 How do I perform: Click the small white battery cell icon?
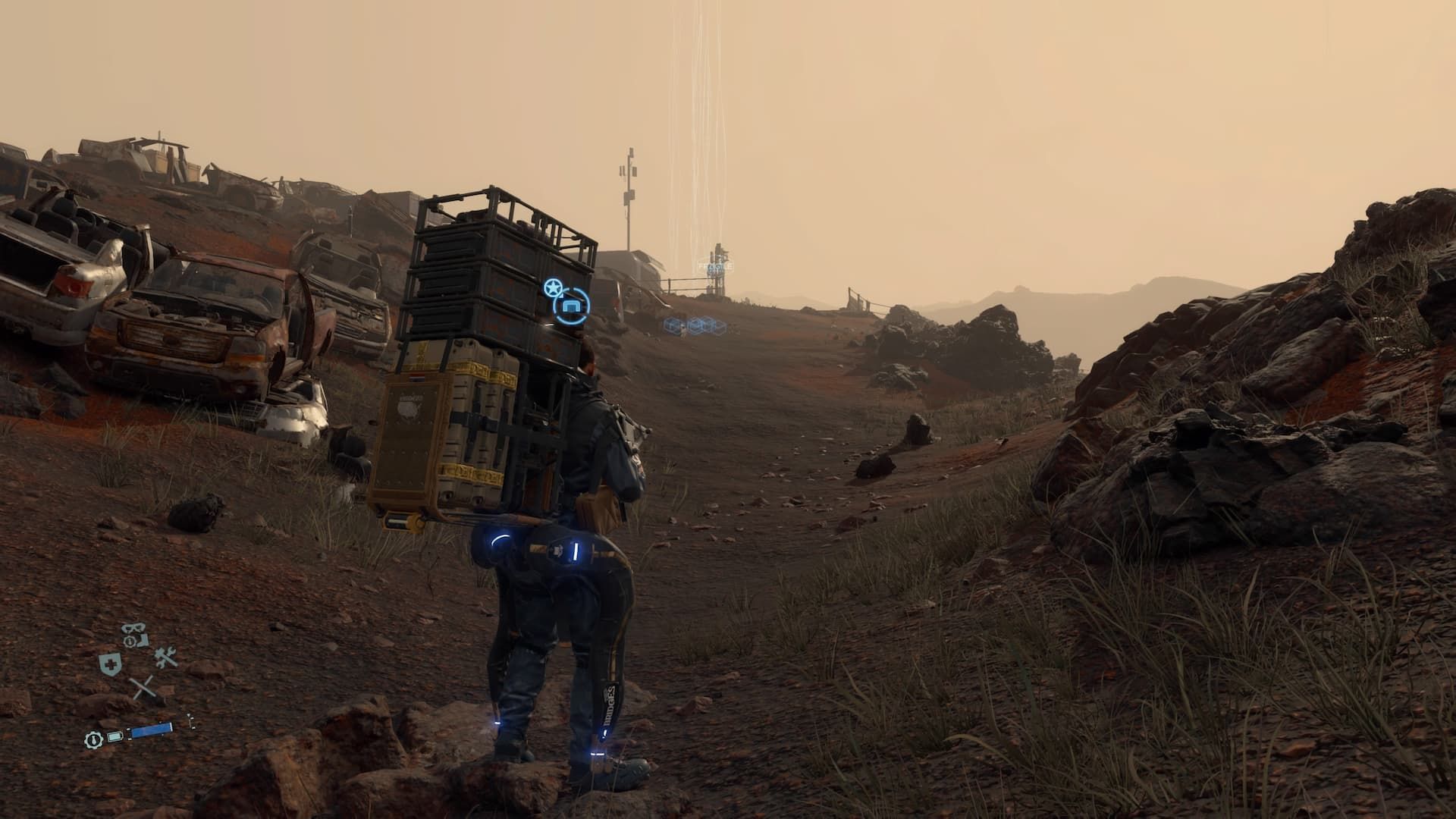tap(115, 736)
